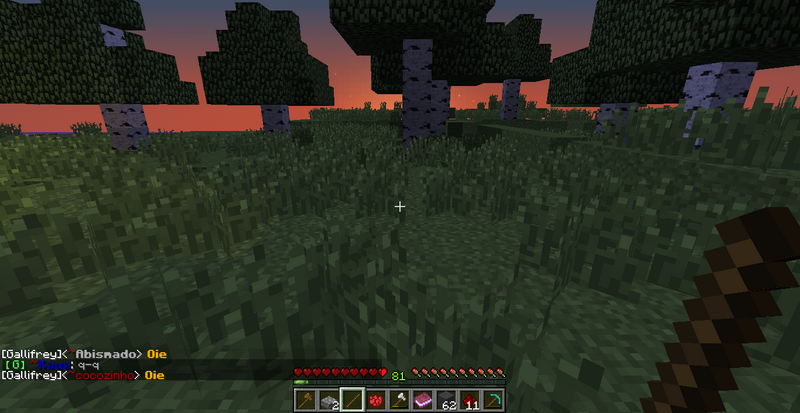Choose the red item stack of 11
Screen dimensions: 800x413
(472, 399)
